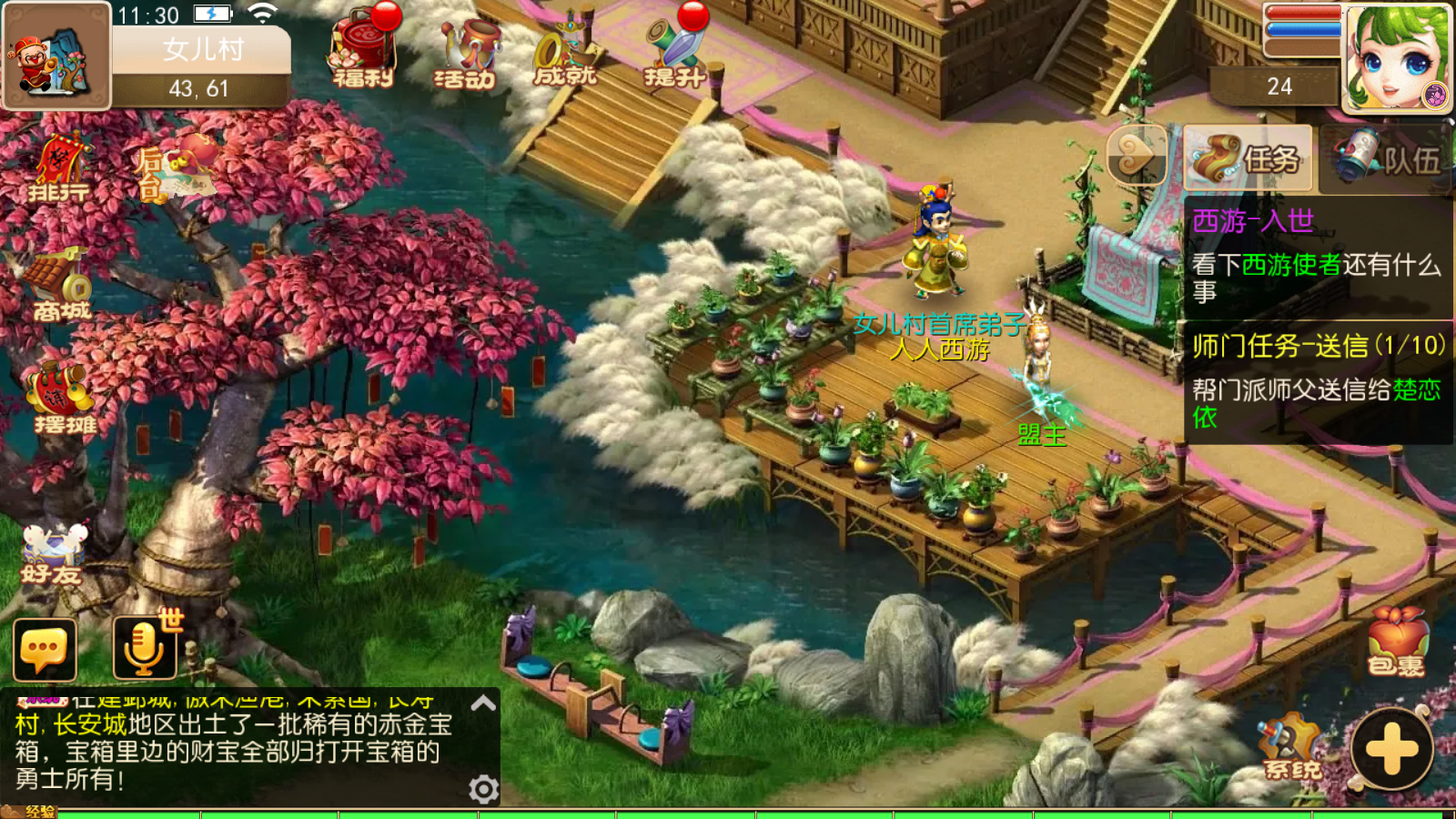
Task: Open the 排行 ranking list
Action: (x=58, y=169)
